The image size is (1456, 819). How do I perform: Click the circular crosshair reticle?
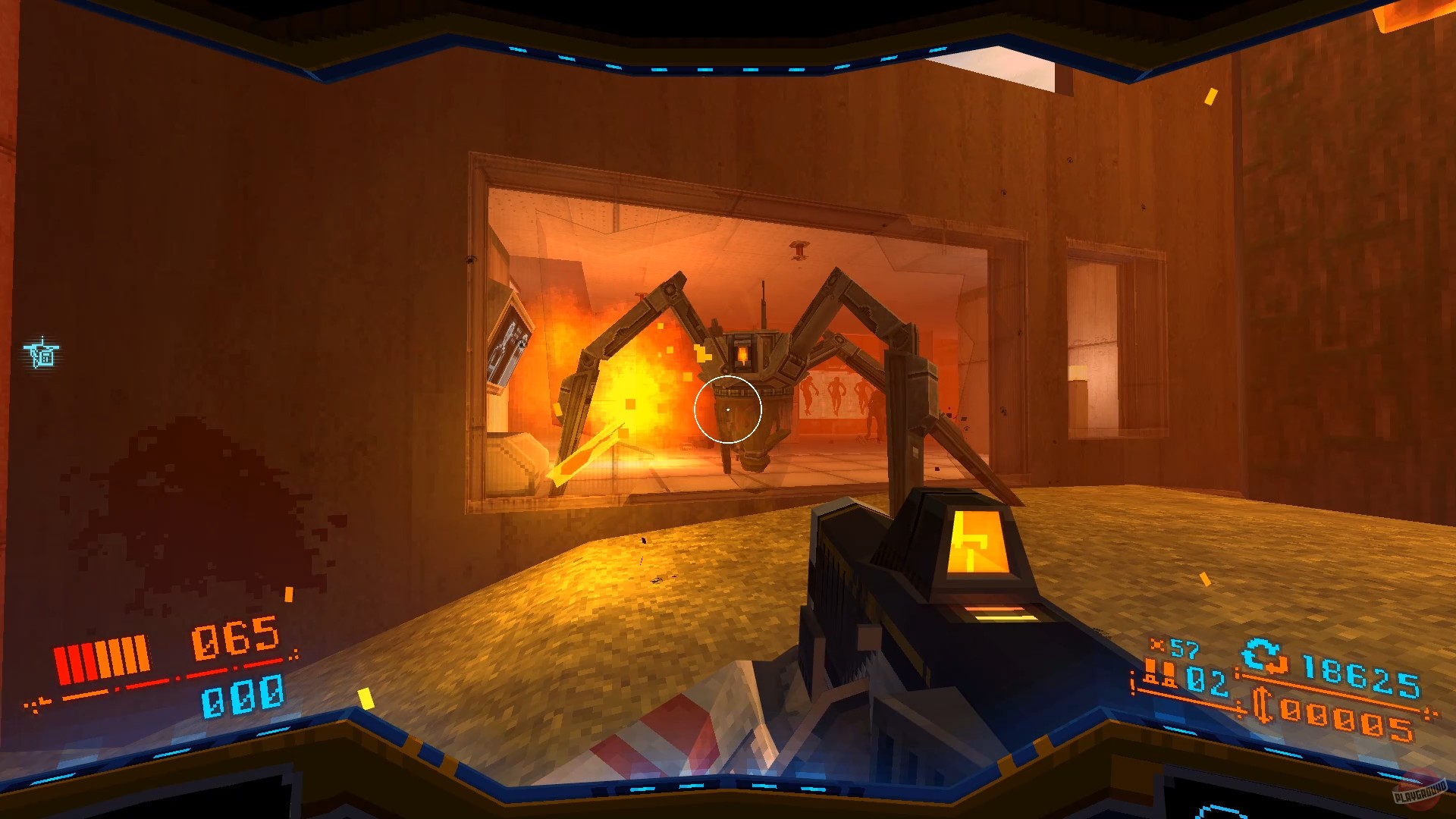tap(730, 409)
